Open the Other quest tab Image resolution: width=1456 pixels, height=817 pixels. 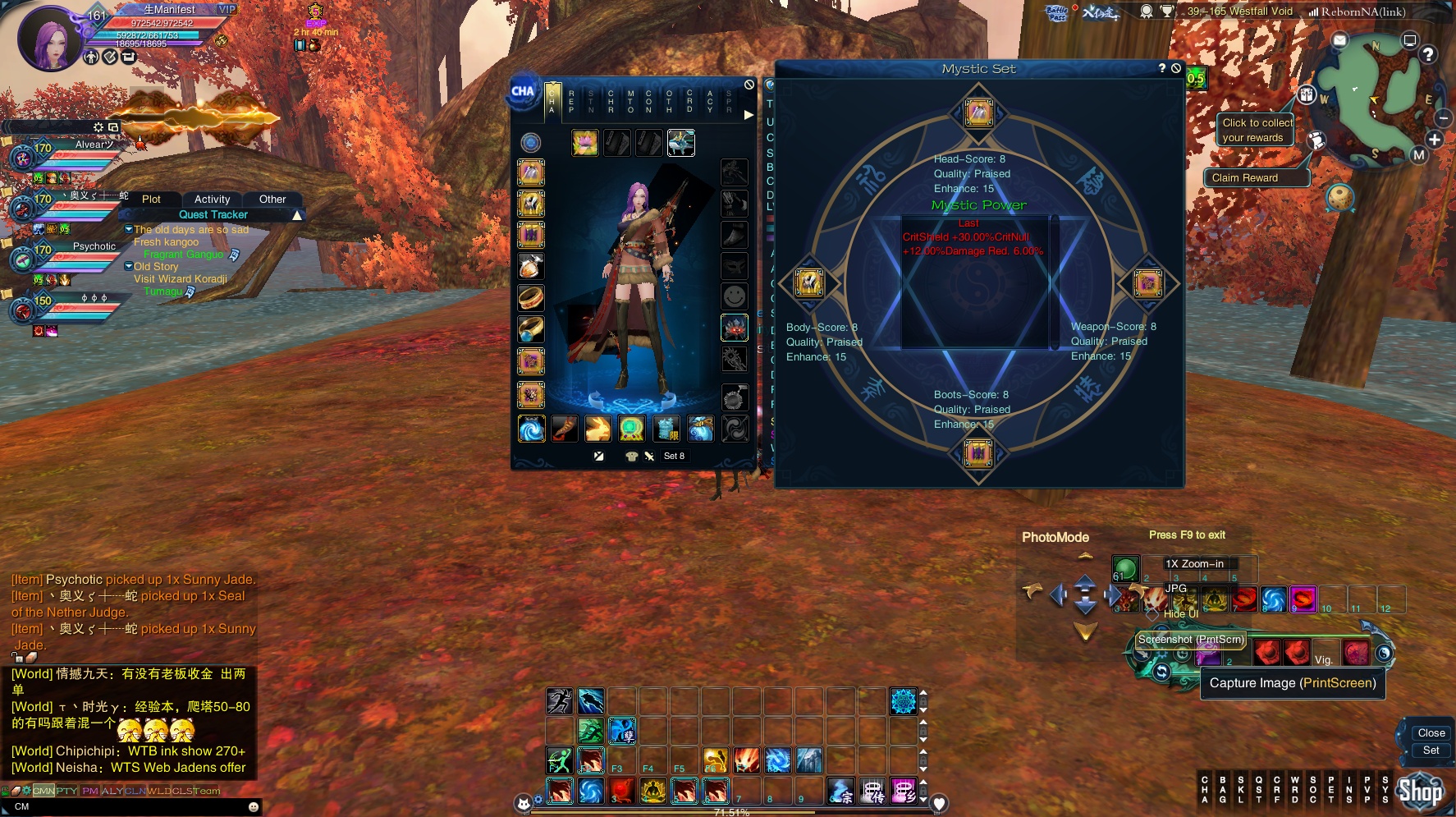click(x=272, y=200)
